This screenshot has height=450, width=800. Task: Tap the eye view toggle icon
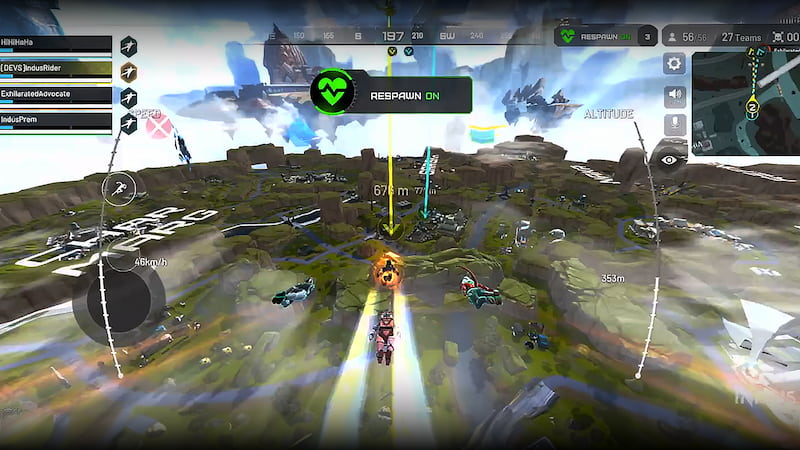click(x=668, y=158)
